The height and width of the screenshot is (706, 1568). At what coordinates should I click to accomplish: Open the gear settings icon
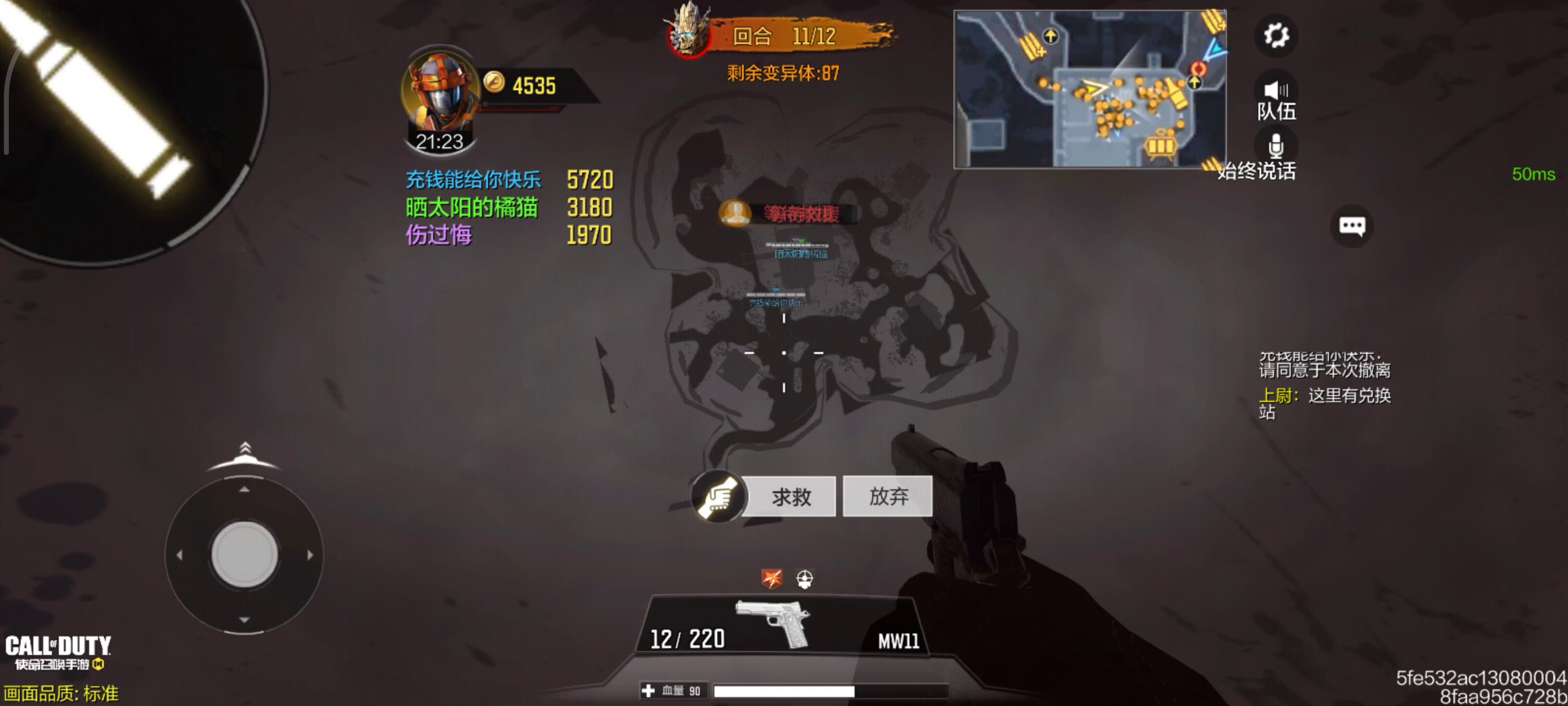click(1275, 35)
